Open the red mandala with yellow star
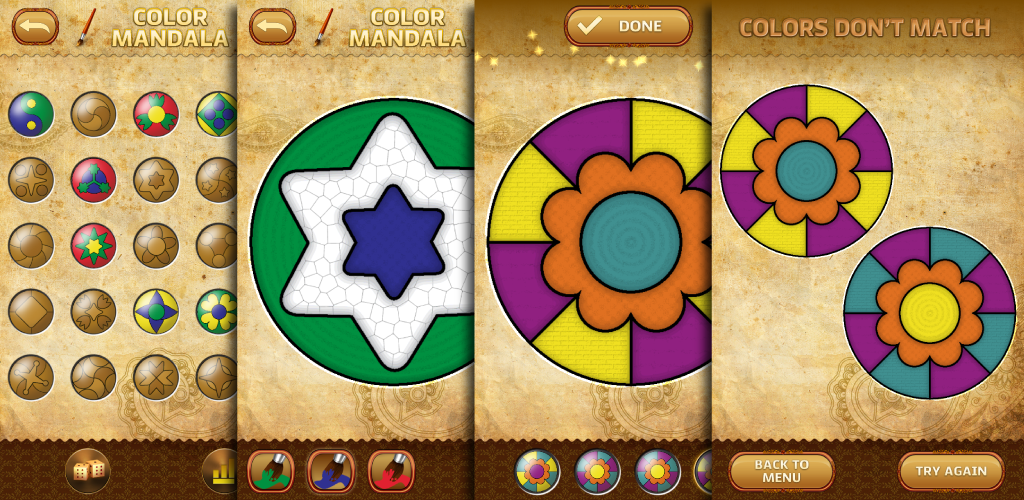1024x500 pixels. (93, 246)
